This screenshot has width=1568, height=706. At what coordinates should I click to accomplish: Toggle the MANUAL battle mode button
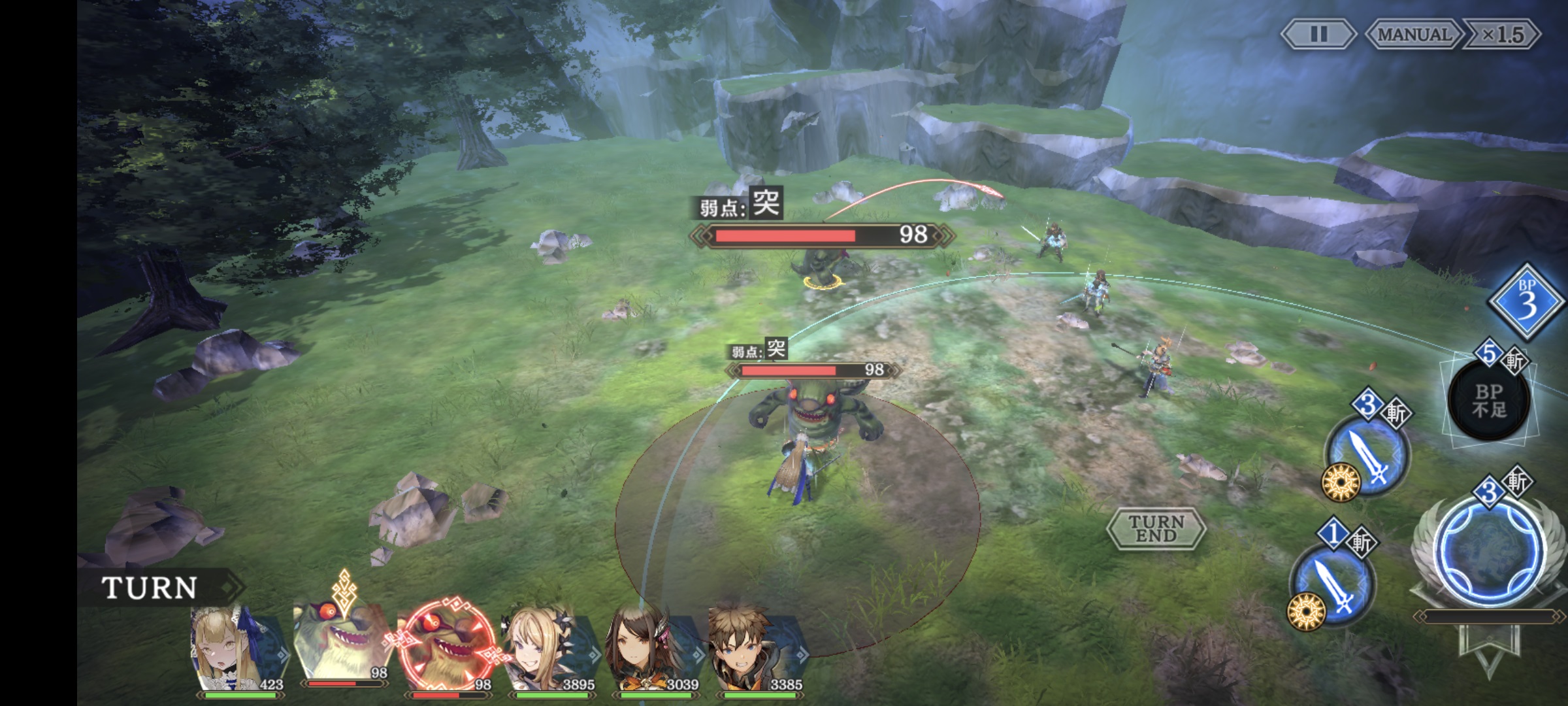coord(1414,34)
